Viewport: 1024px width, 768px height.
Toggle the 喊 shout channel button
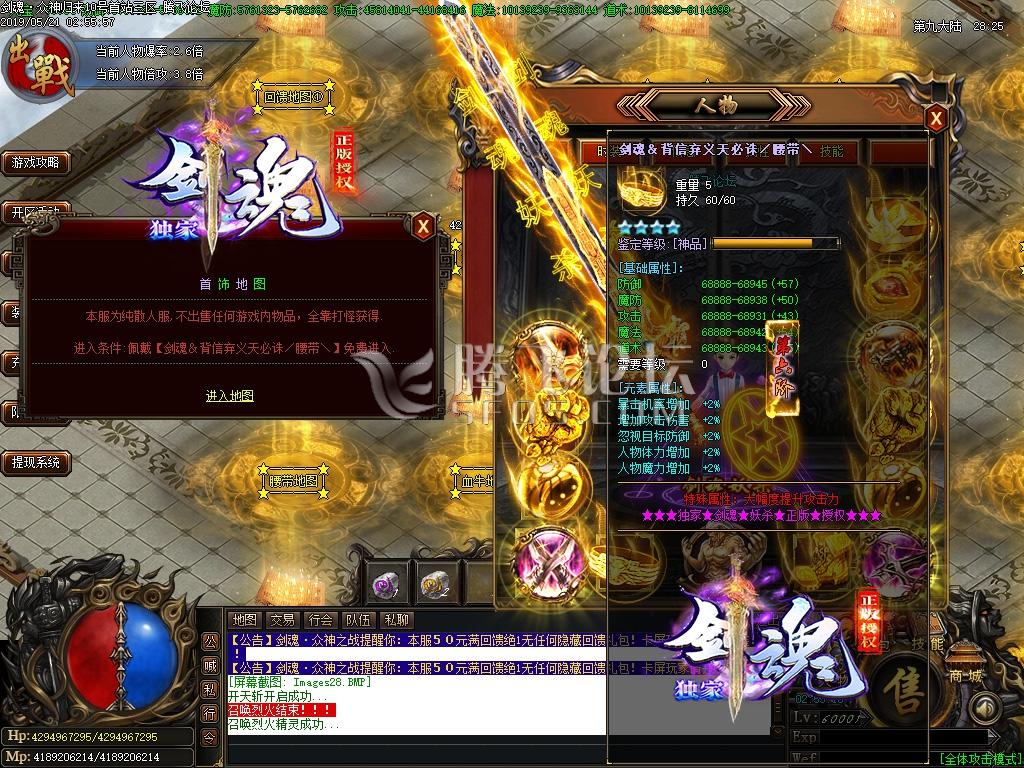click(209, 665)
